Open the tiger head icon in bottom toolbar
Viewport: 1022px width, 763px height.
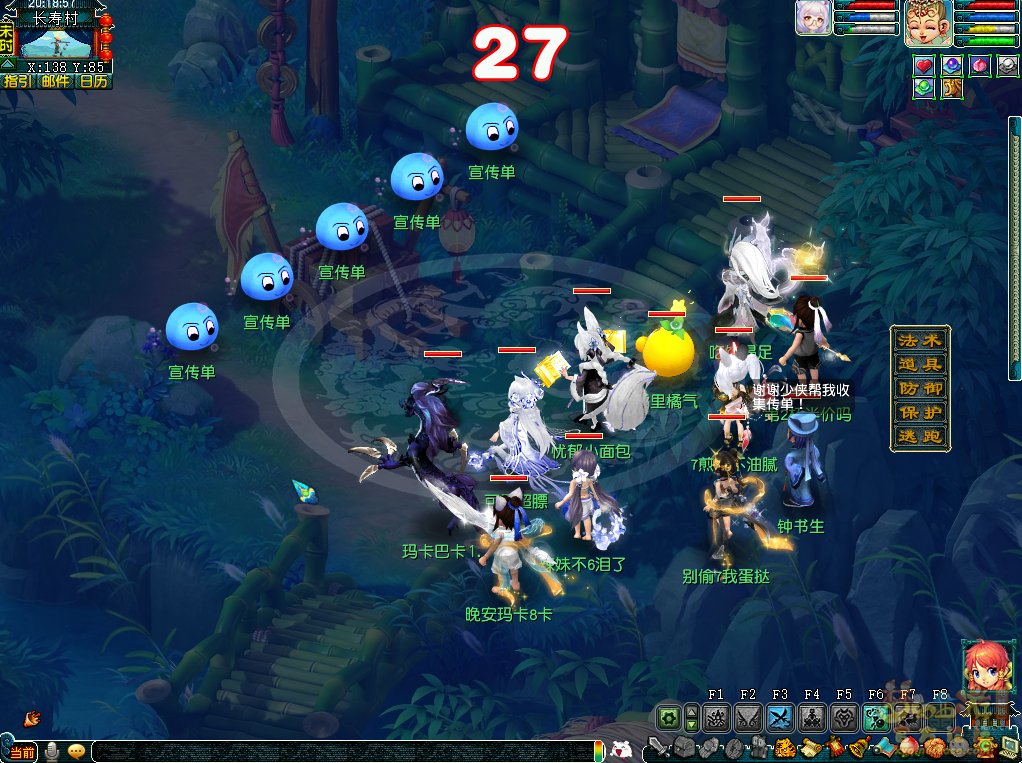[785, 746]
